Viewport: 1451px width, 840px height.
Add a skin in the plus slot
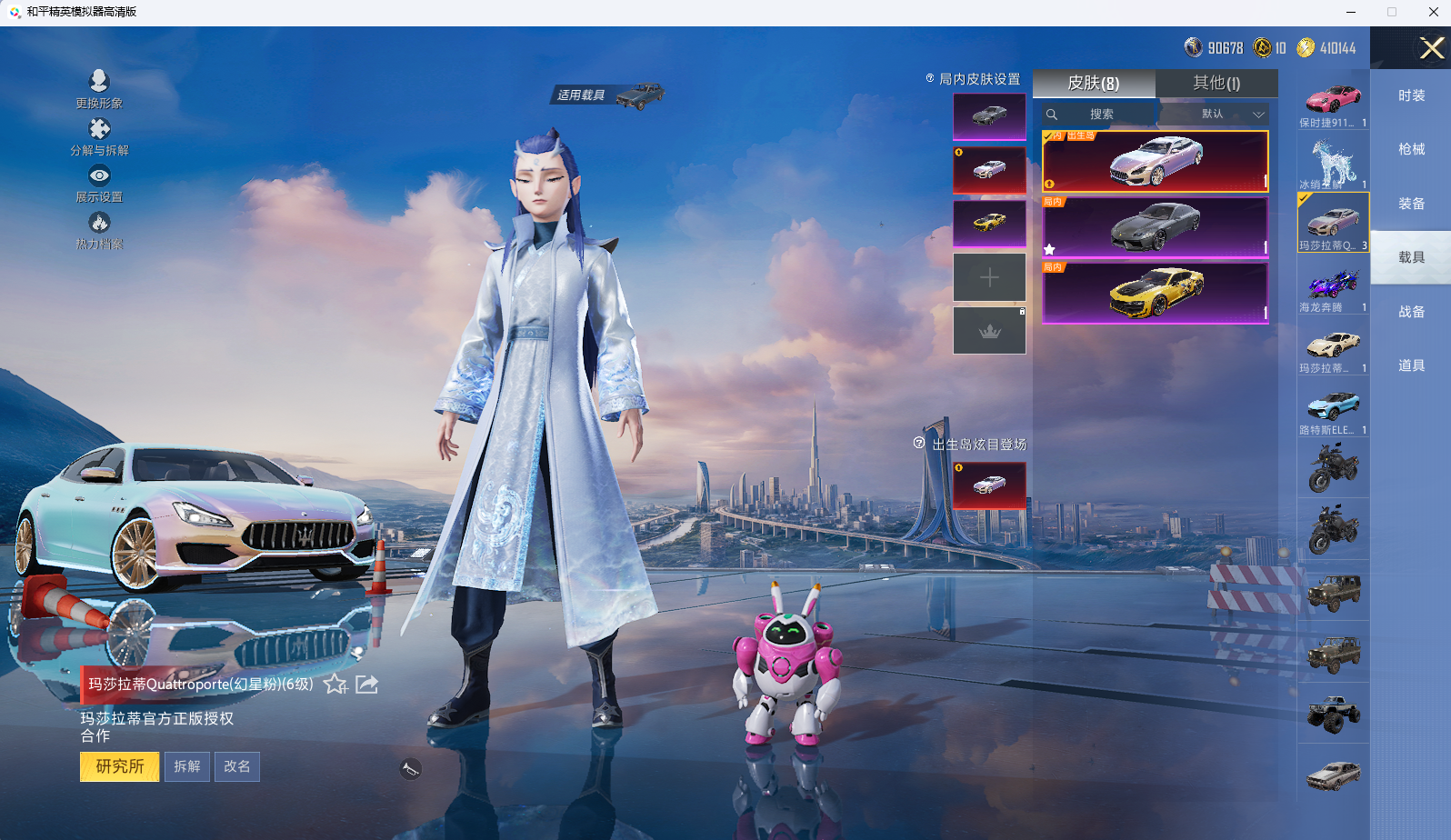coord(989,277)
